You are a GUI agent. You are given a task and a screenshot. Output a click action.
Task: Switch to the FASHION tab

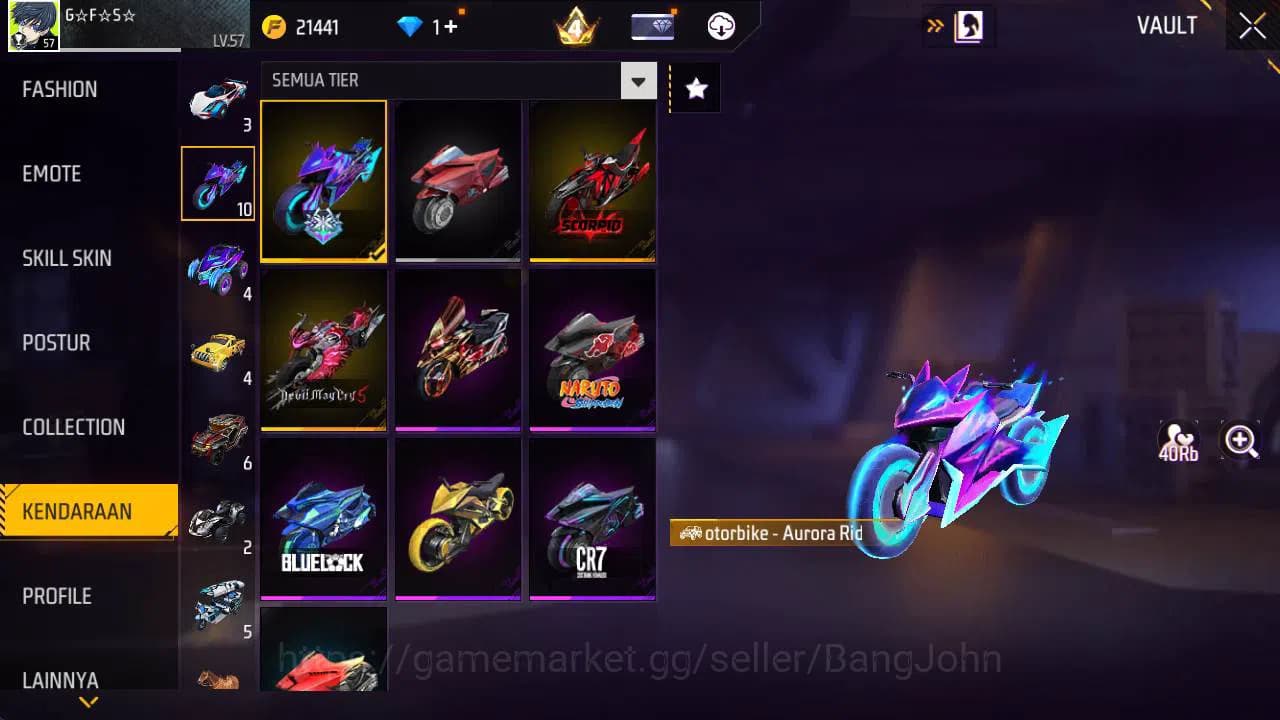point(60,89)
